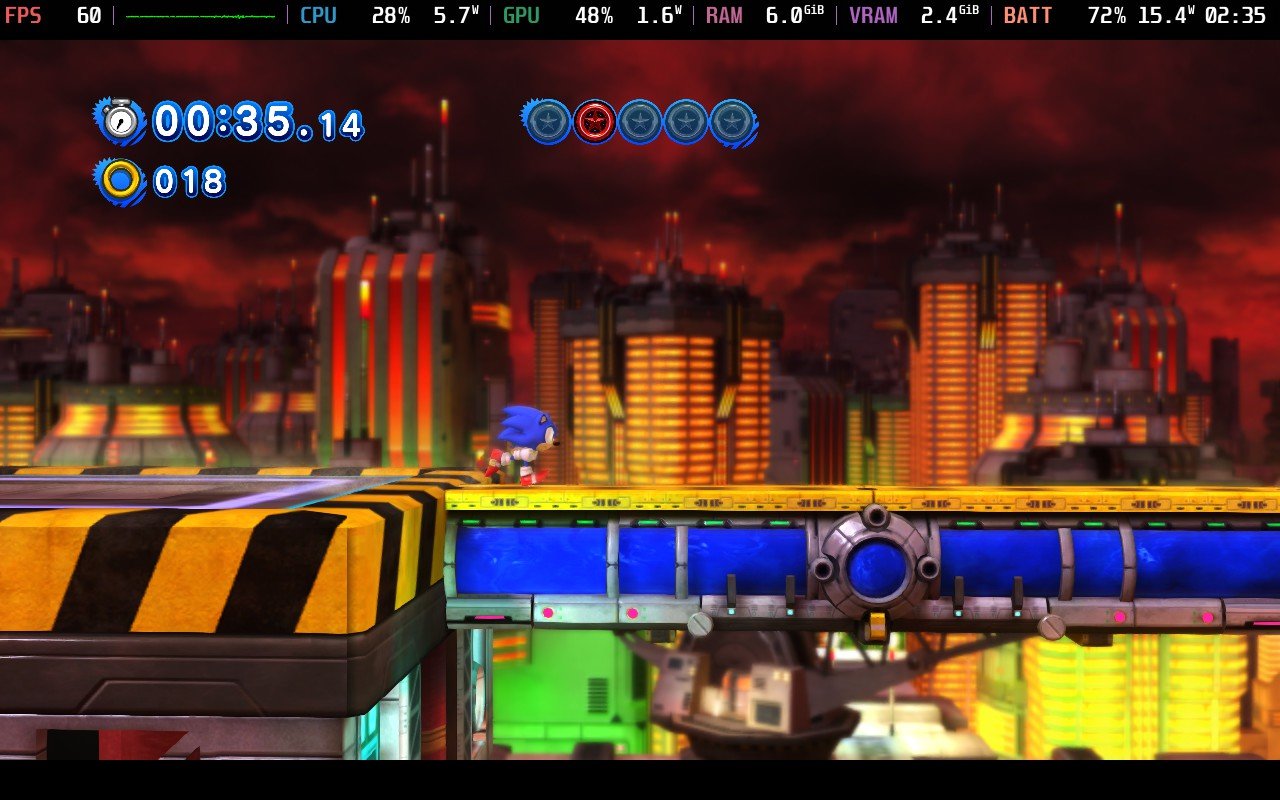Click the RAM stat in the overlay
Screen dimensions: 1280x800
click(x=723, y=14)
